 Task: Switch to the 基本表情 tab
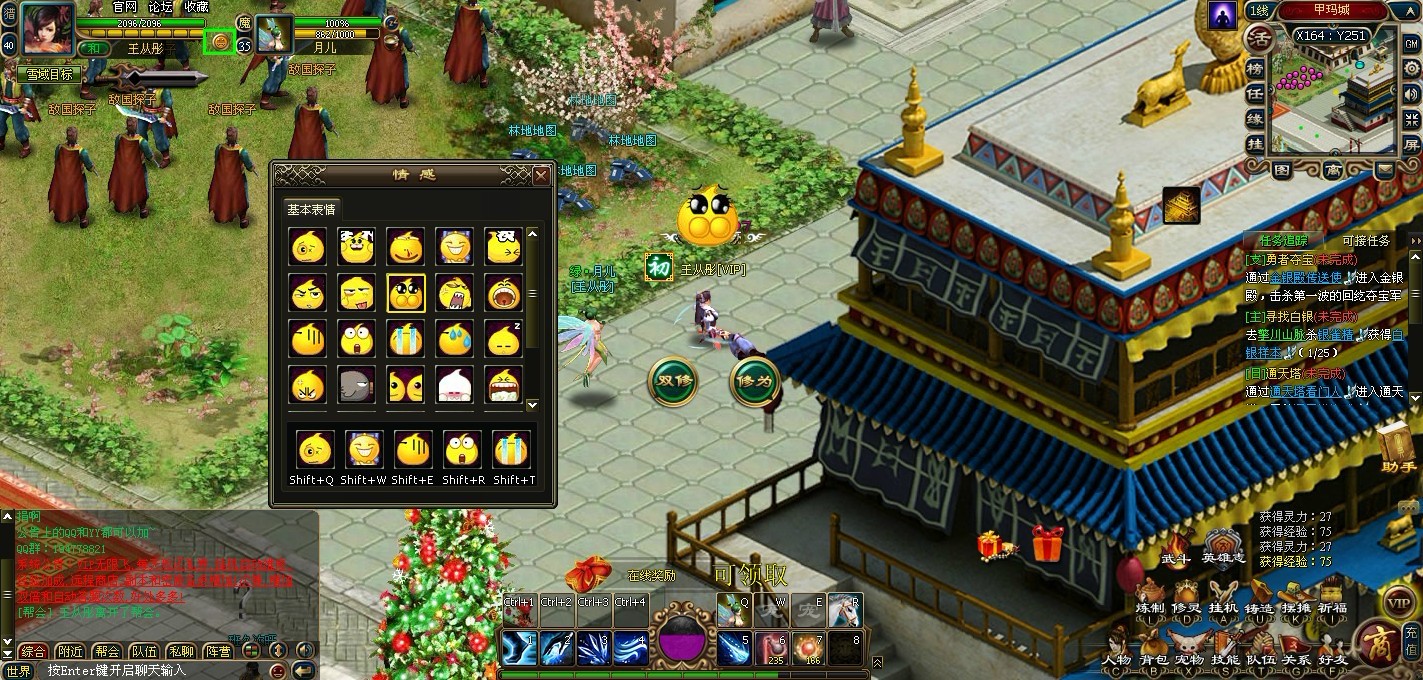312,209
